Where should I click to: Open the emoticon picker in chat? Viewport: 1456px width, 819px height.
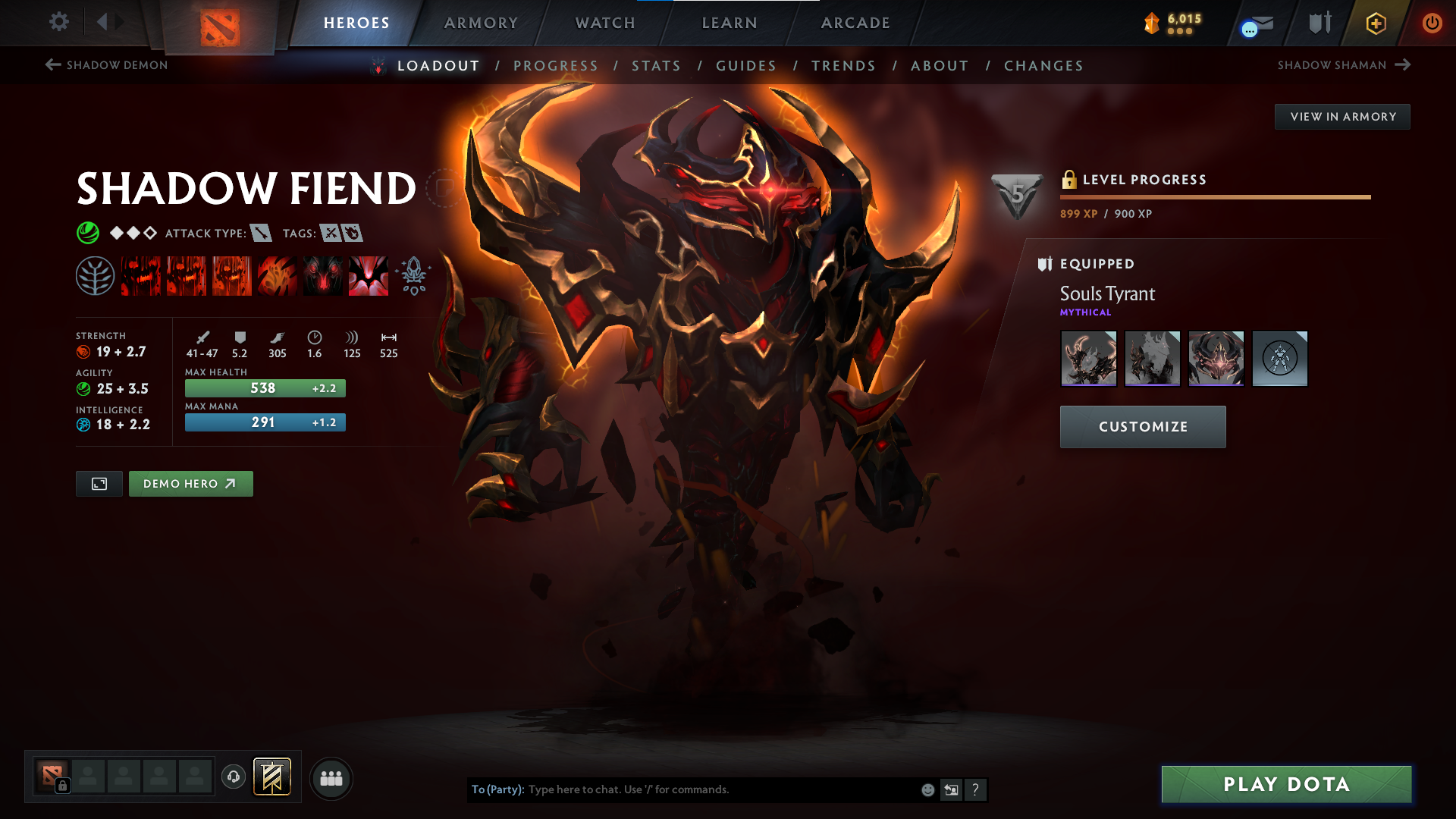927,789
